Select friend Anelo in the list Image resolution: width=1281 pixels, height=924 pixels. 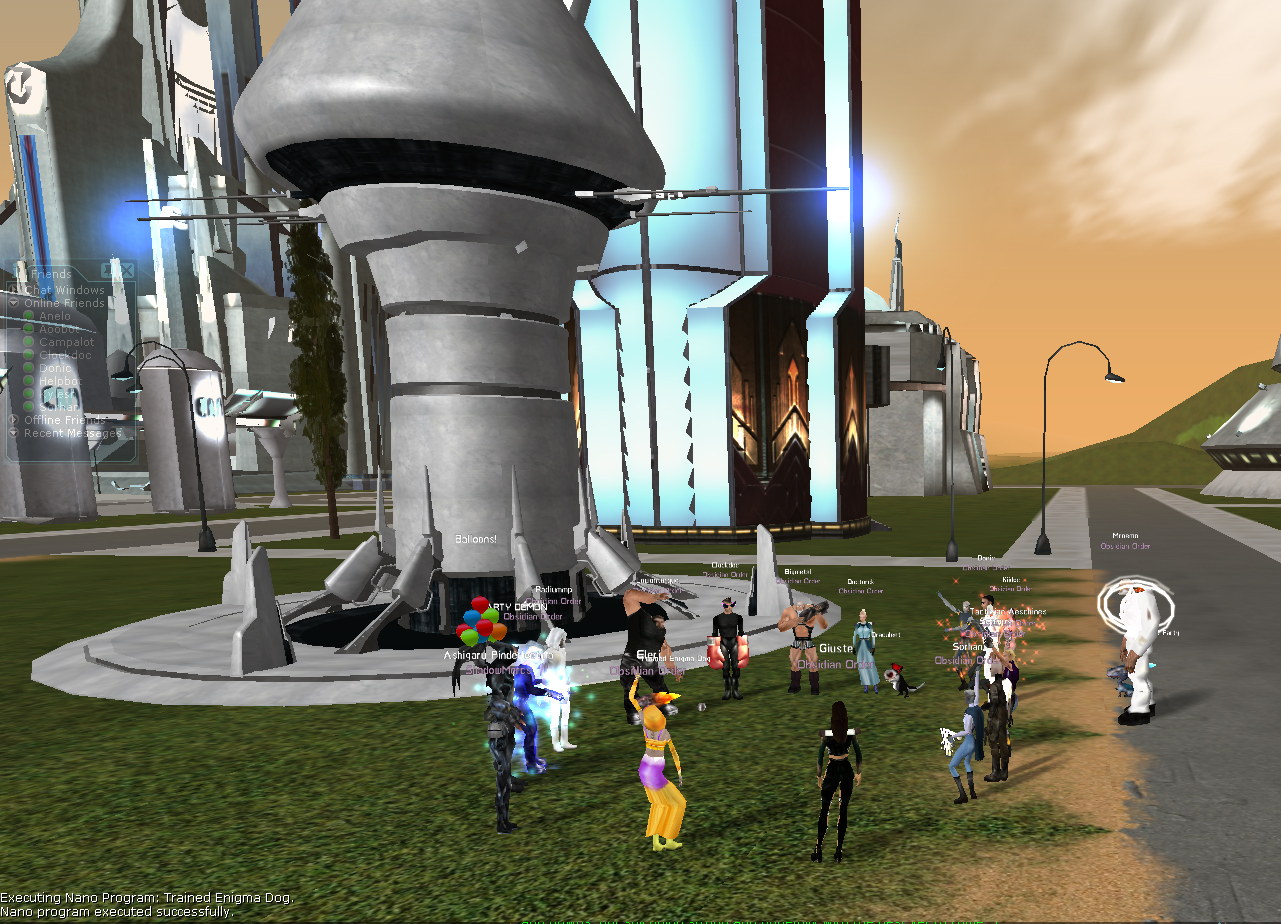pyautogui.click(x=55, y=316)
